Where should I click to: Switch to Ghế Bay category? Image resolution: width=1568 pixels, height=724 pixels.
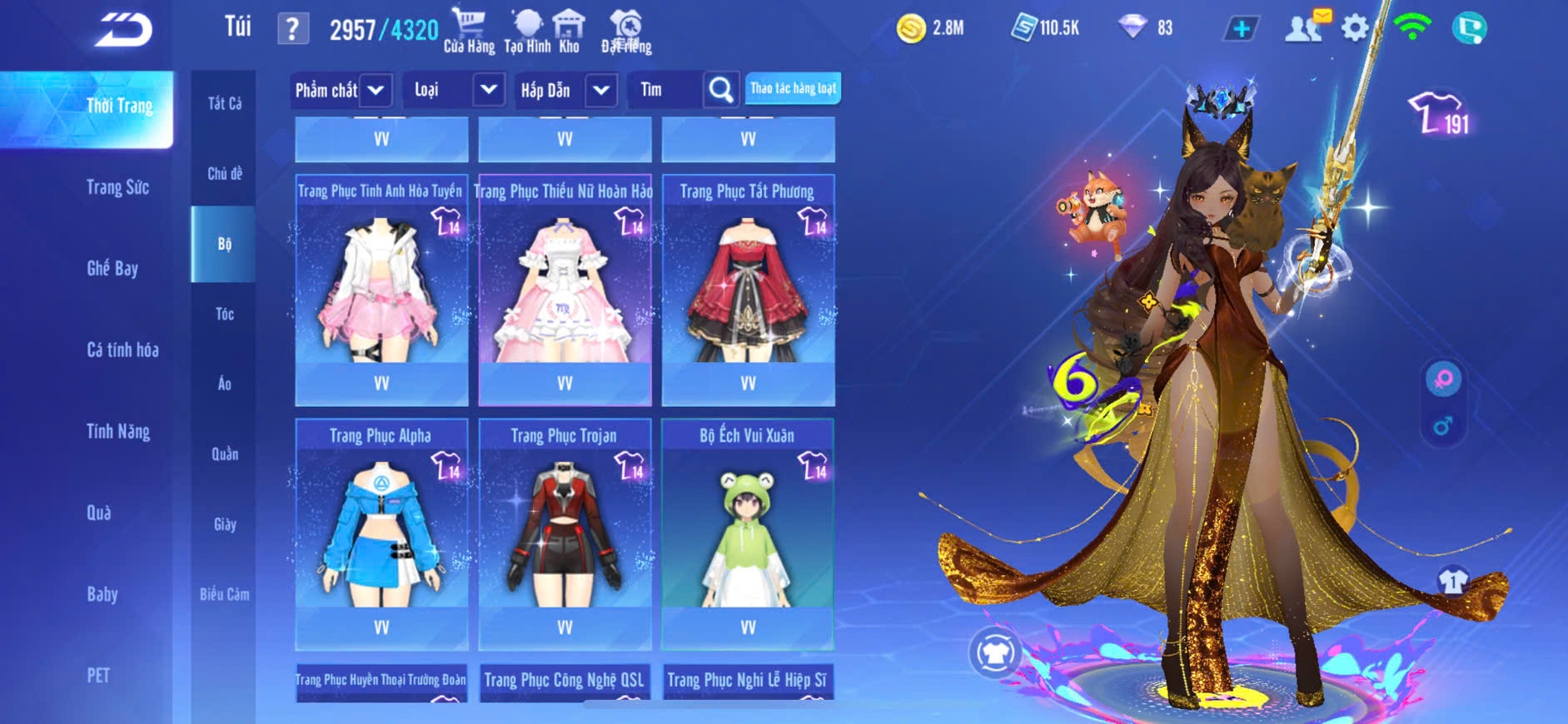[112, 268]
